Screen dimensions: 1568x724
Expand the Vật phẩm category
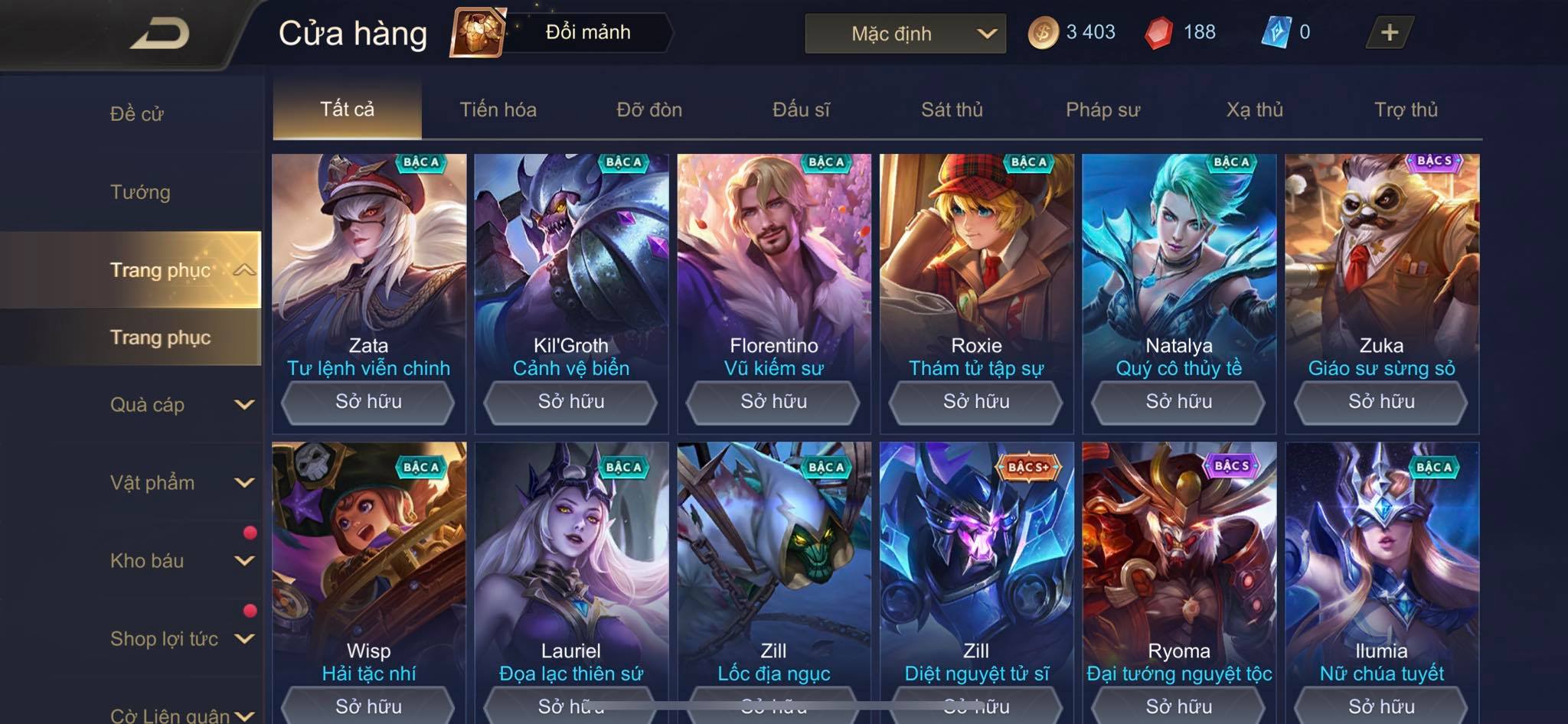tap(181, 483)
